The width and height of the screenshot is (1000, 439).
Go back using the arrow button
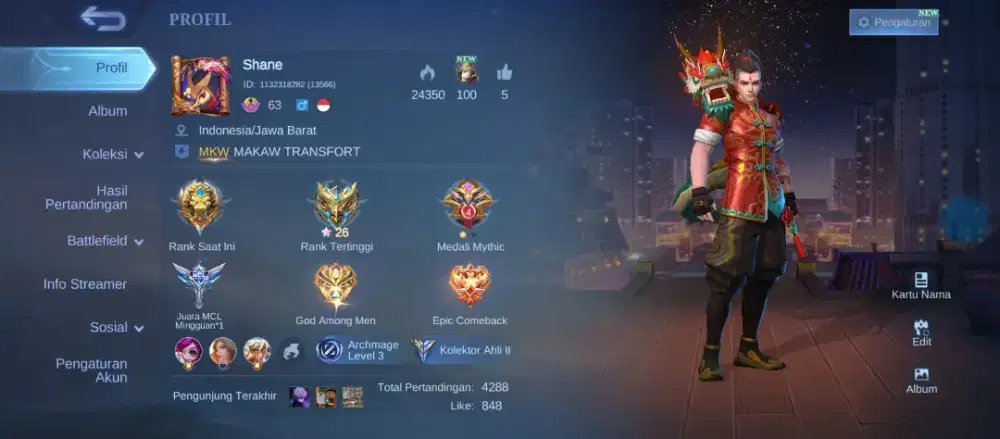pyautogui.click(x=103, y=18)
